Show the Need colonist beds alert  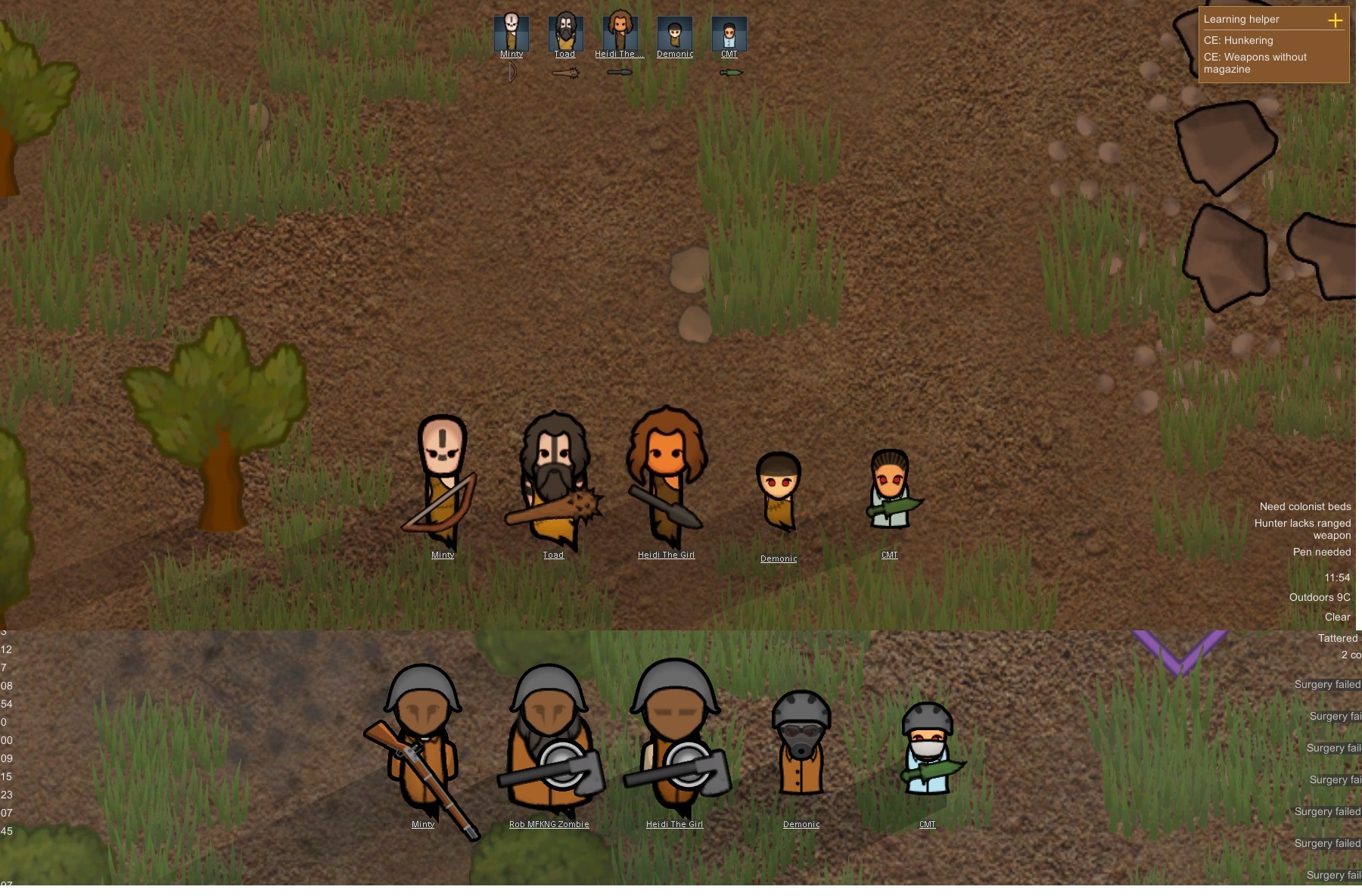(1304, 507)
